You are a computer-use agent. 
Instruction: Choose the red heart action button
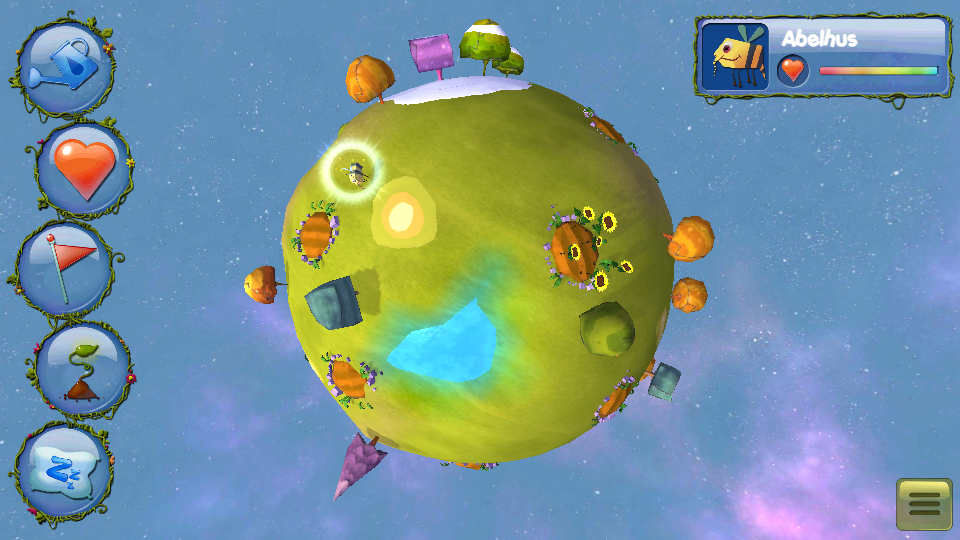coord(84,167)
